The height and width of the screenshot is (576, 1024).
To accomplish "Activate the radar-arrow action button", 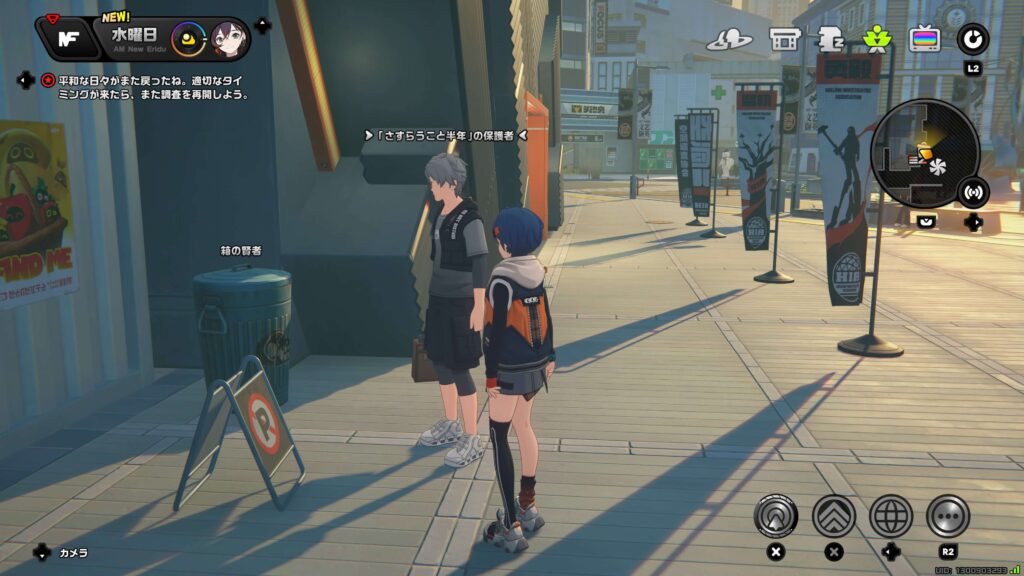I will 775,516.
